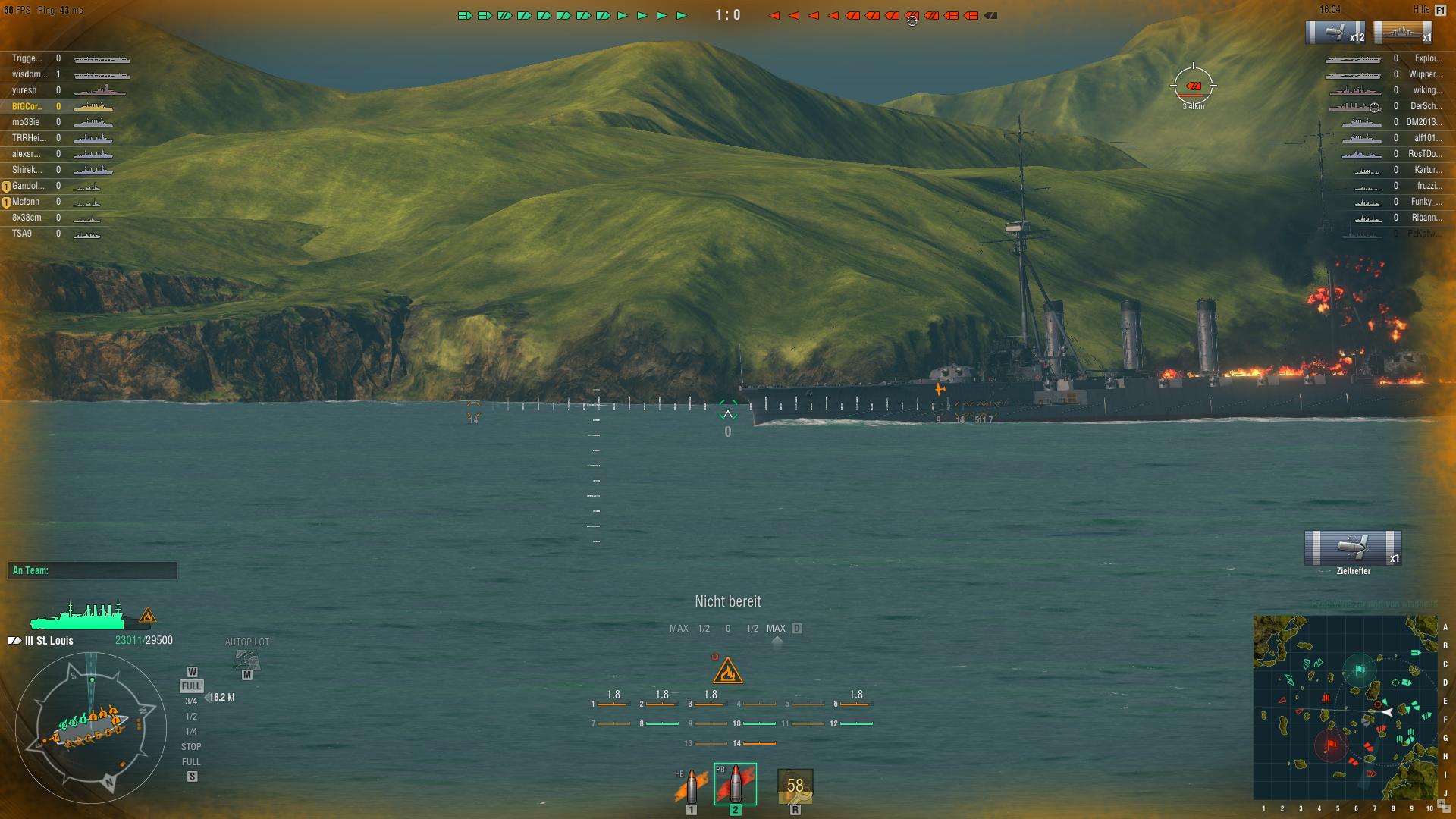Viewport: 1456px width, 819px height.
Task: Click the chevron below the MAX rudder labels
Action: 775,639
